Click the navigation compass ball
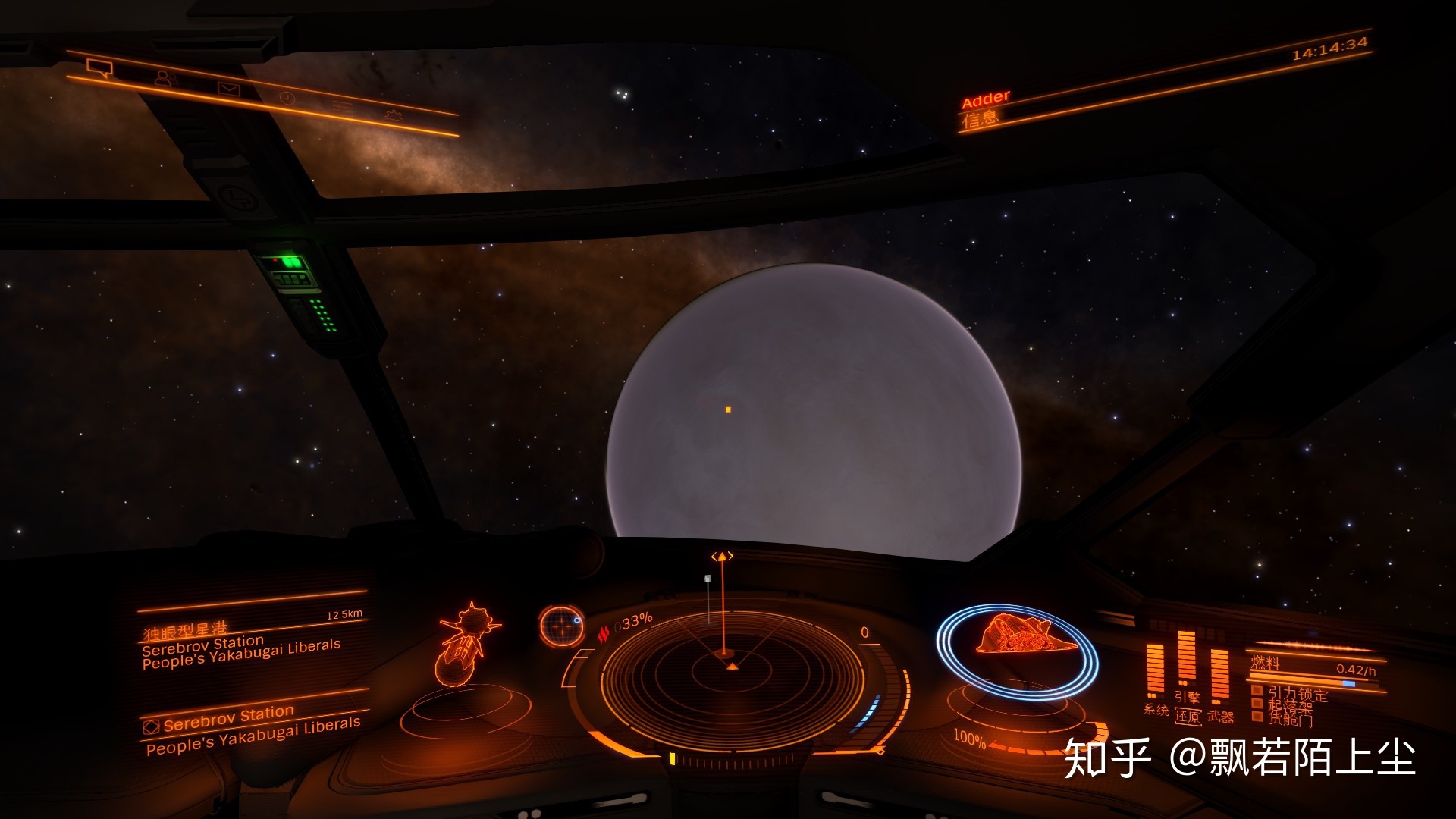 [x=561, y=626]
